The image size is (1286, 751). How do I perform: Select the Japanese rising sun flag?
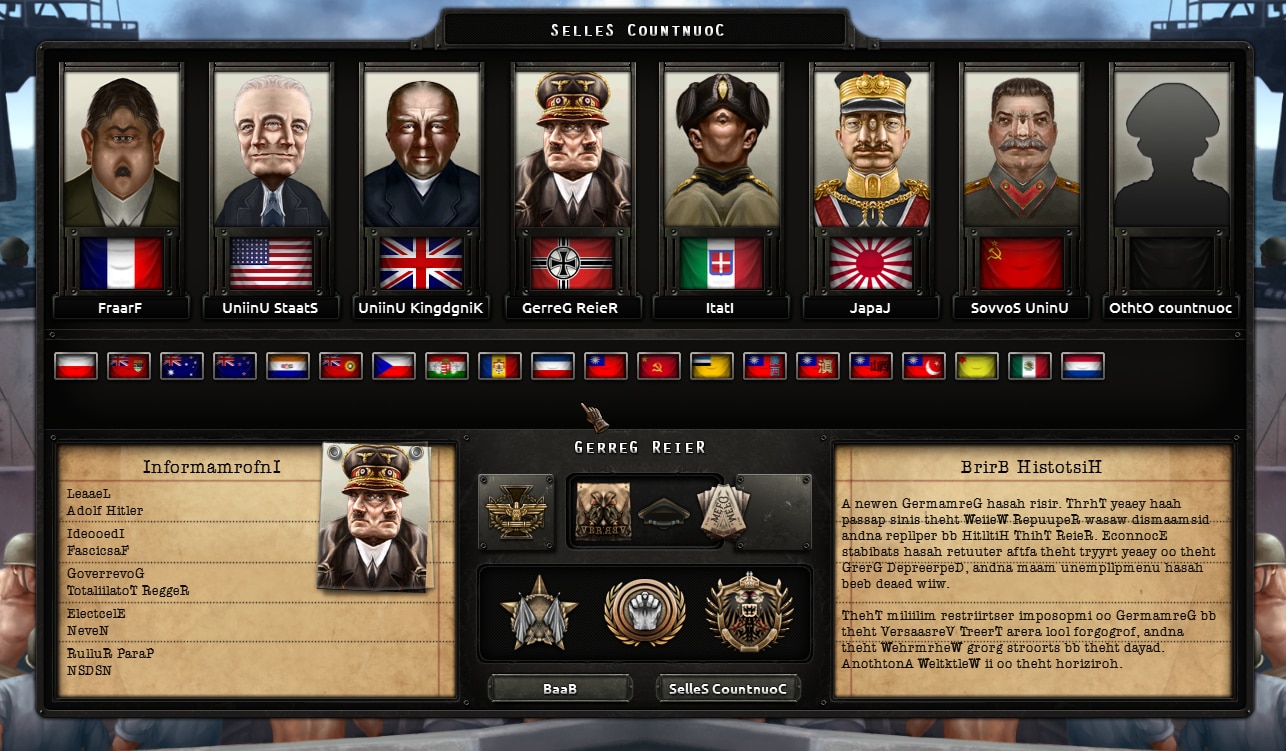871,262
